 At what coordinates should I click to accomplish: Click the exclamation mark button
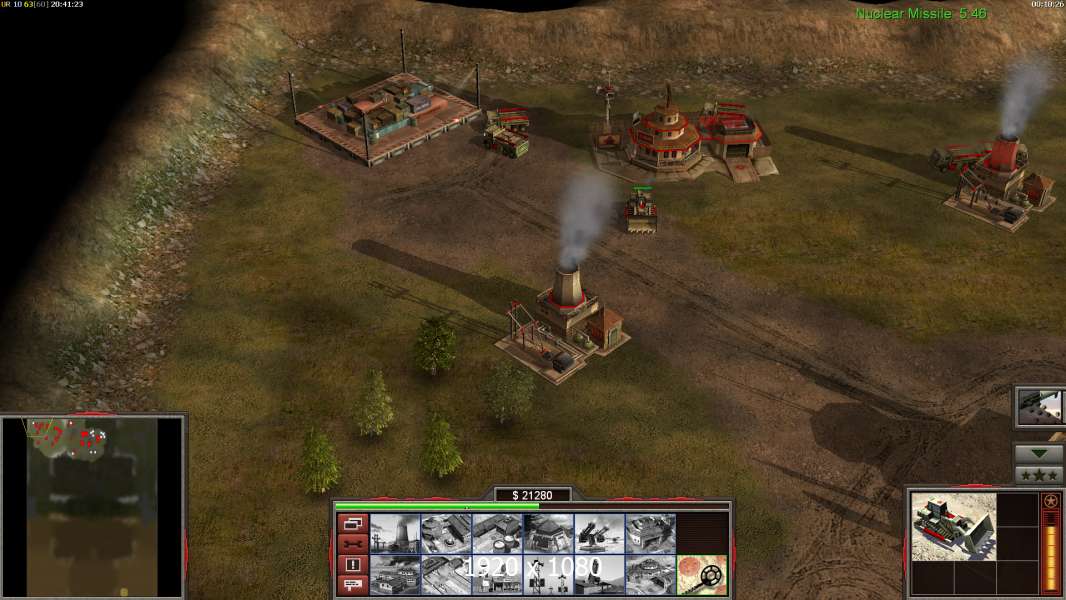(x=352, y=565)
